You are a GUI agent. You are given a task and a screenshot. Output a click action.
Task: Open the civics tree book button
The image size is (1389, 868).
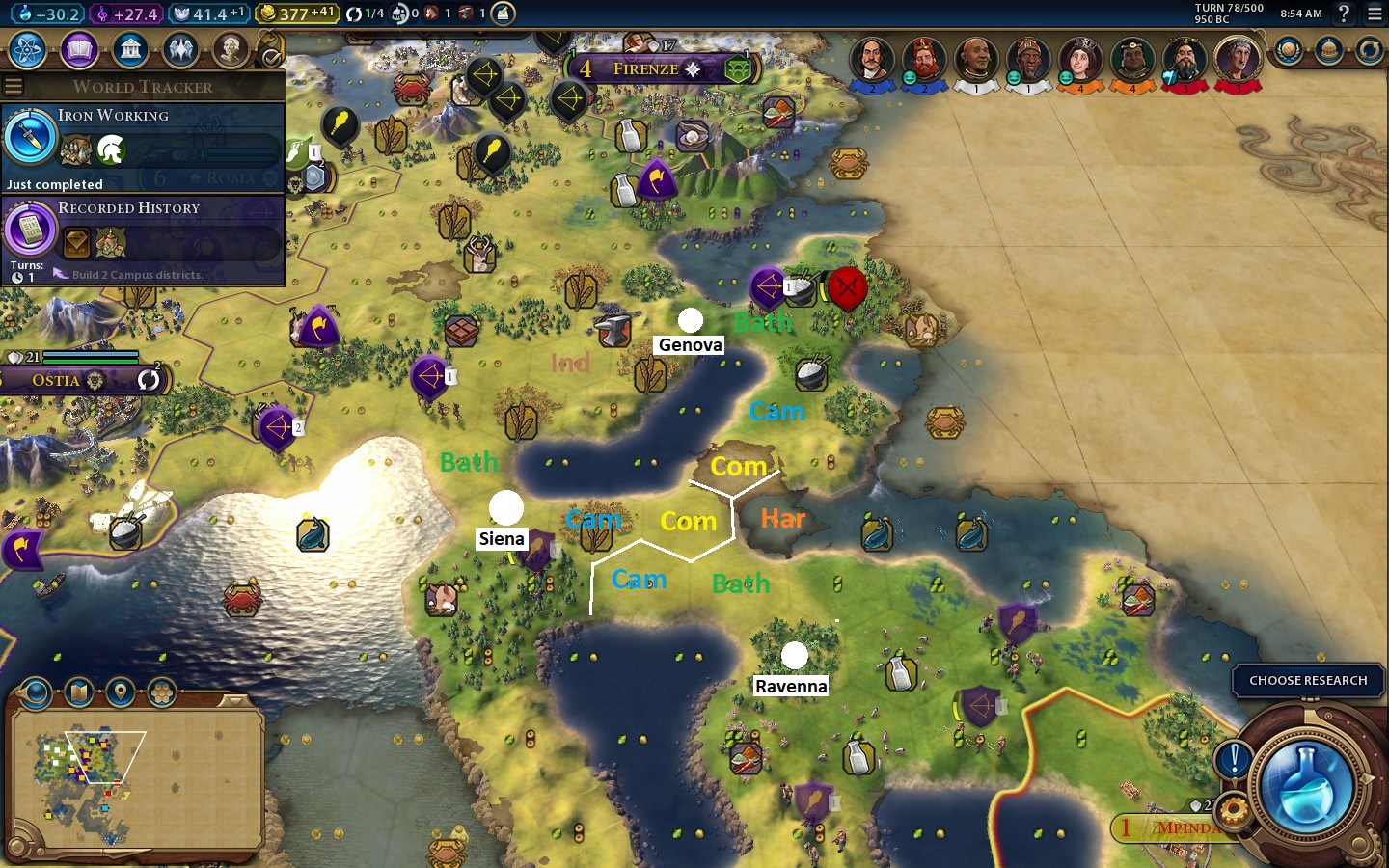coord(79,49)
